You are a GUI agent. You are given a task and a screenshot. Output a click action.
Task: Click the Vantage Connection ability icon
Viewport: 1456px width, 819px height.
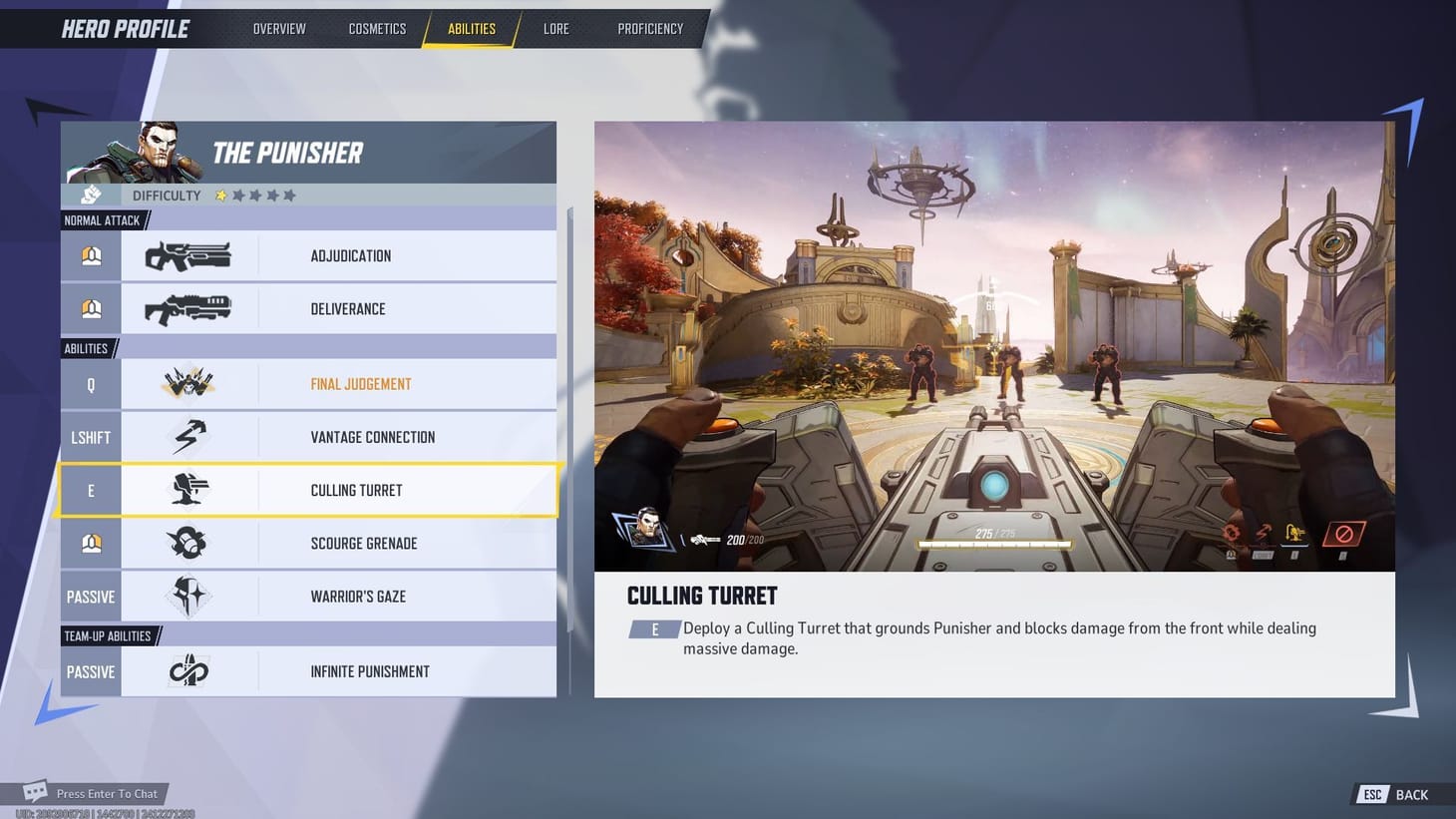pyautogui.click(x=189, y=436)
